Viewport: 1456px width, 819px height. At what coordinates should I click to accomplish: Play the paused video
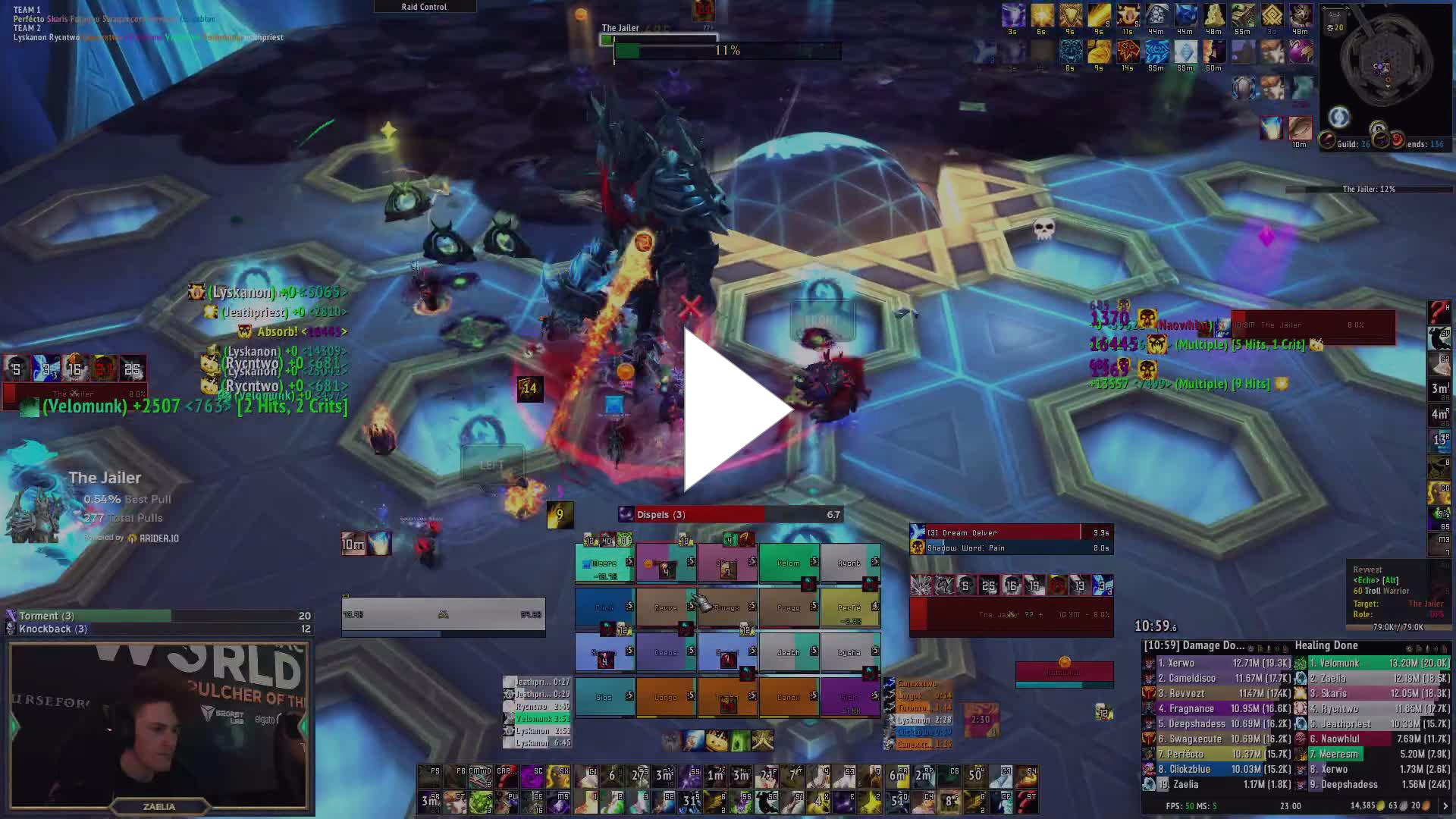tap(734, 410)
